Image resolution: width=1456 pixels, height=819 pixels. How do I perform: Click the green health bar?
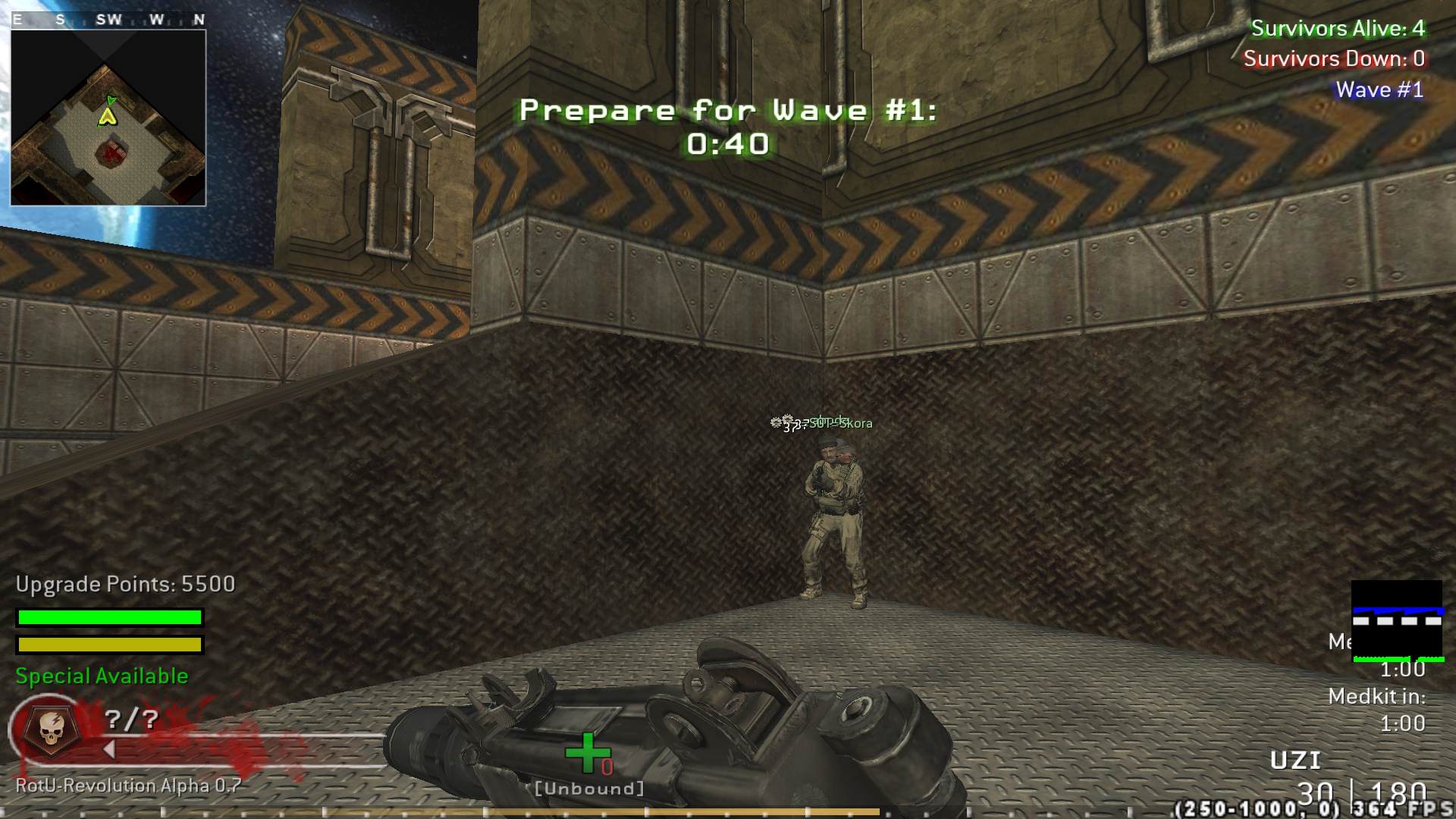tap(108, 617)
